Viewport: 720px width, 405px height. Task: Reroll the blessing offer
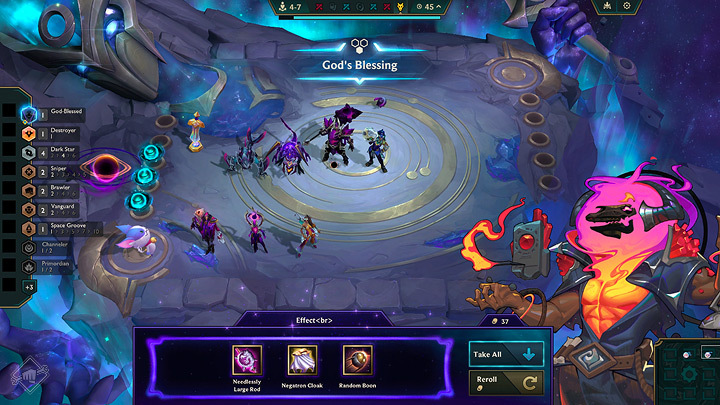[506, 383]
